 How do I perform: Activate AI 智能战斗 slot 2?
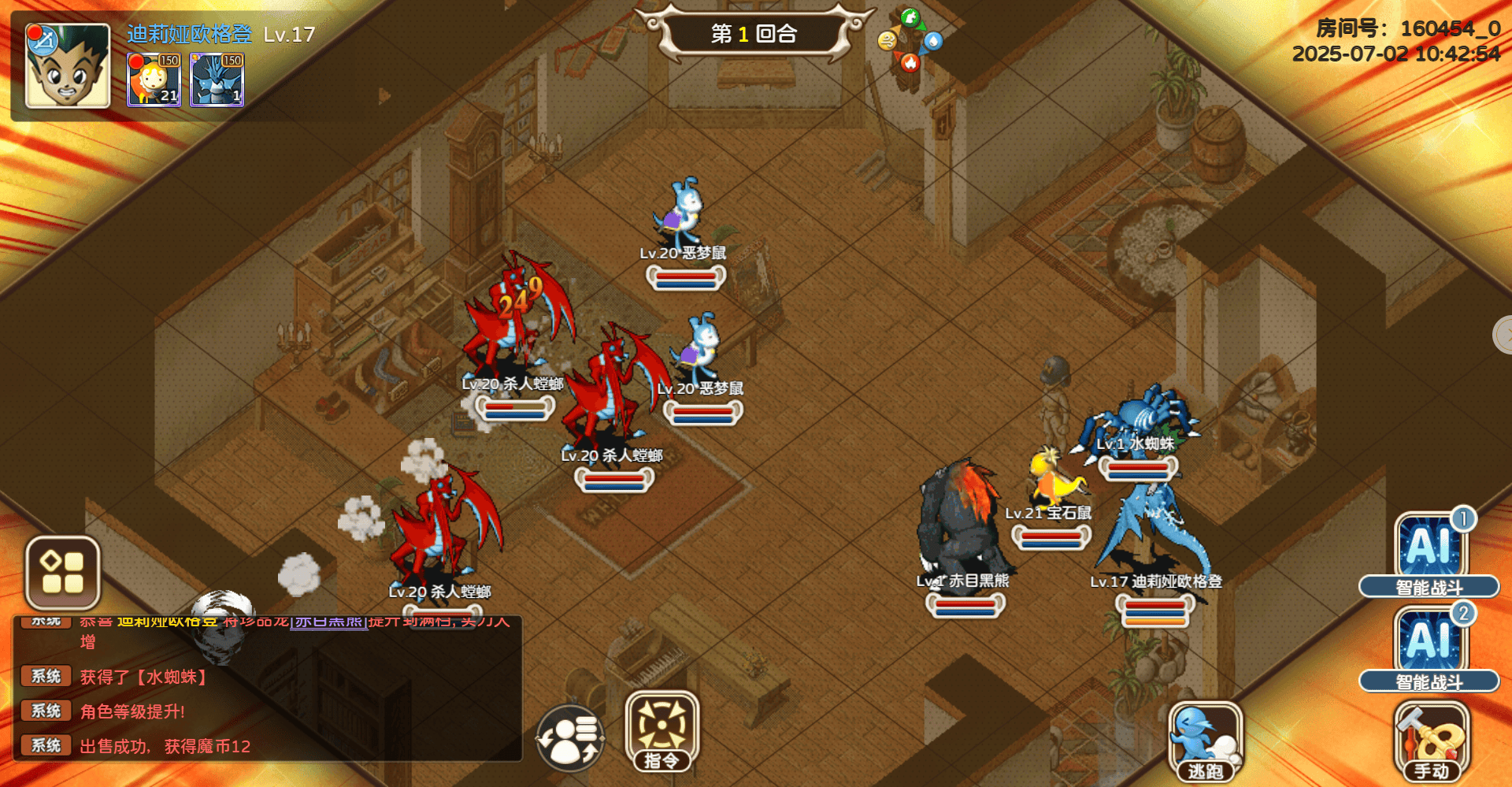1429,646
